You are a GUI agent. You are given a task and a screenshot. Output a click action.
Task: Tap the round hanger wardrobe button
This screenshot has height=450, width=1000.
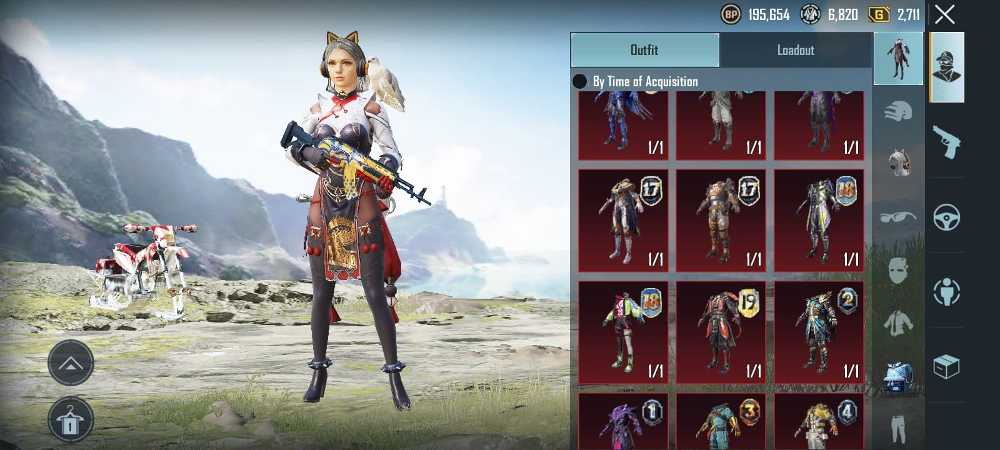pyautogui.click(x=71, y=420)
